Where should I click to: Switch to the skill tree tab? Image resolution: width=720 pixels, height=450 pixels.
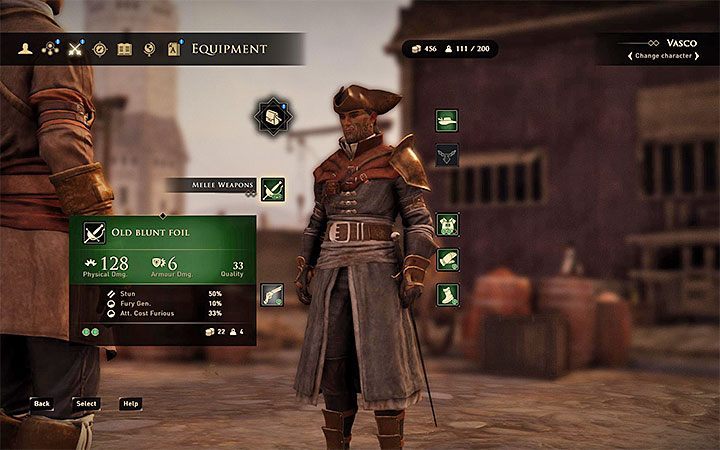[x=50, y=48]
